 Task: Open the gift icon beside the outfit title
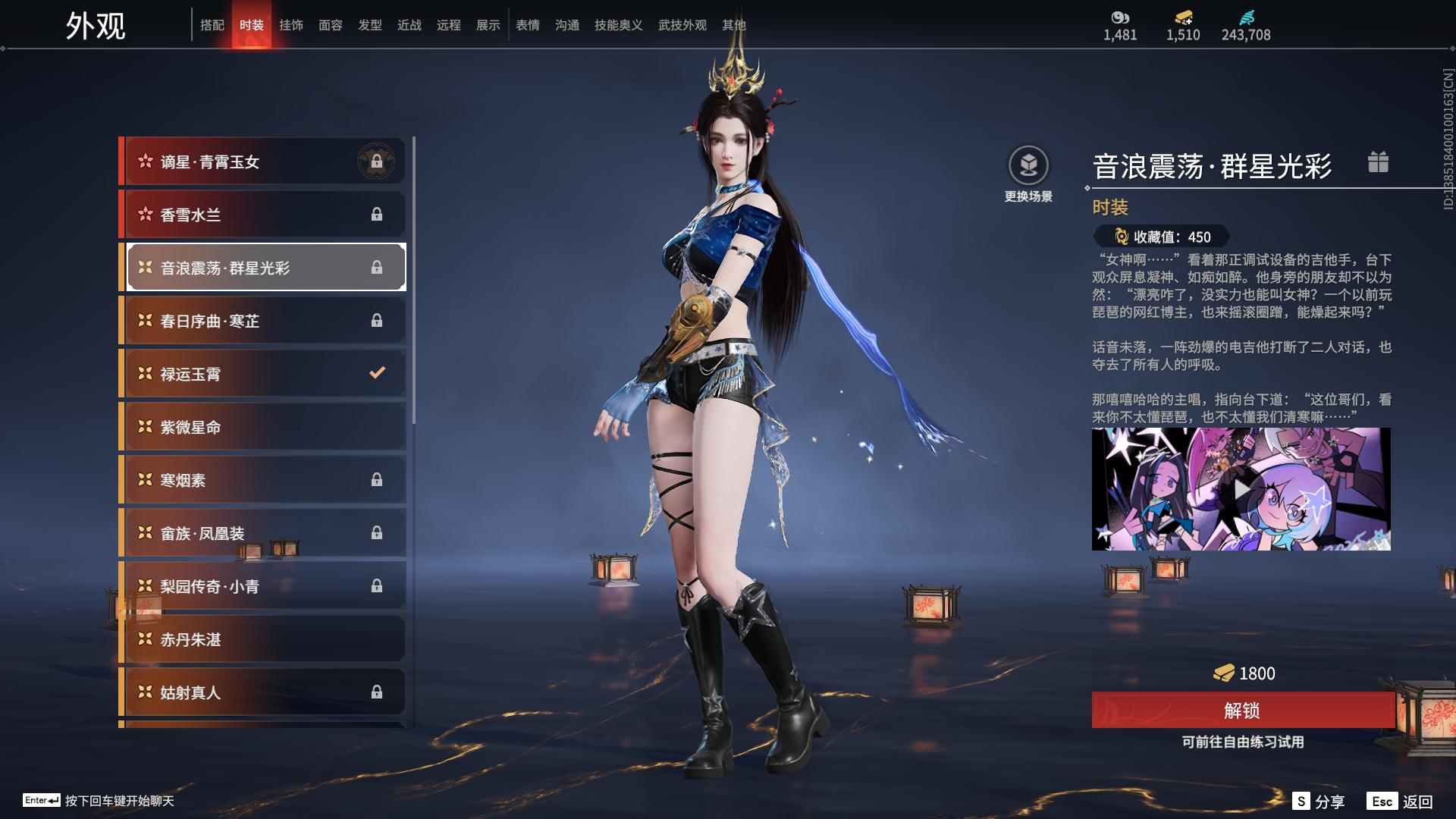[x=1379, y=162]
